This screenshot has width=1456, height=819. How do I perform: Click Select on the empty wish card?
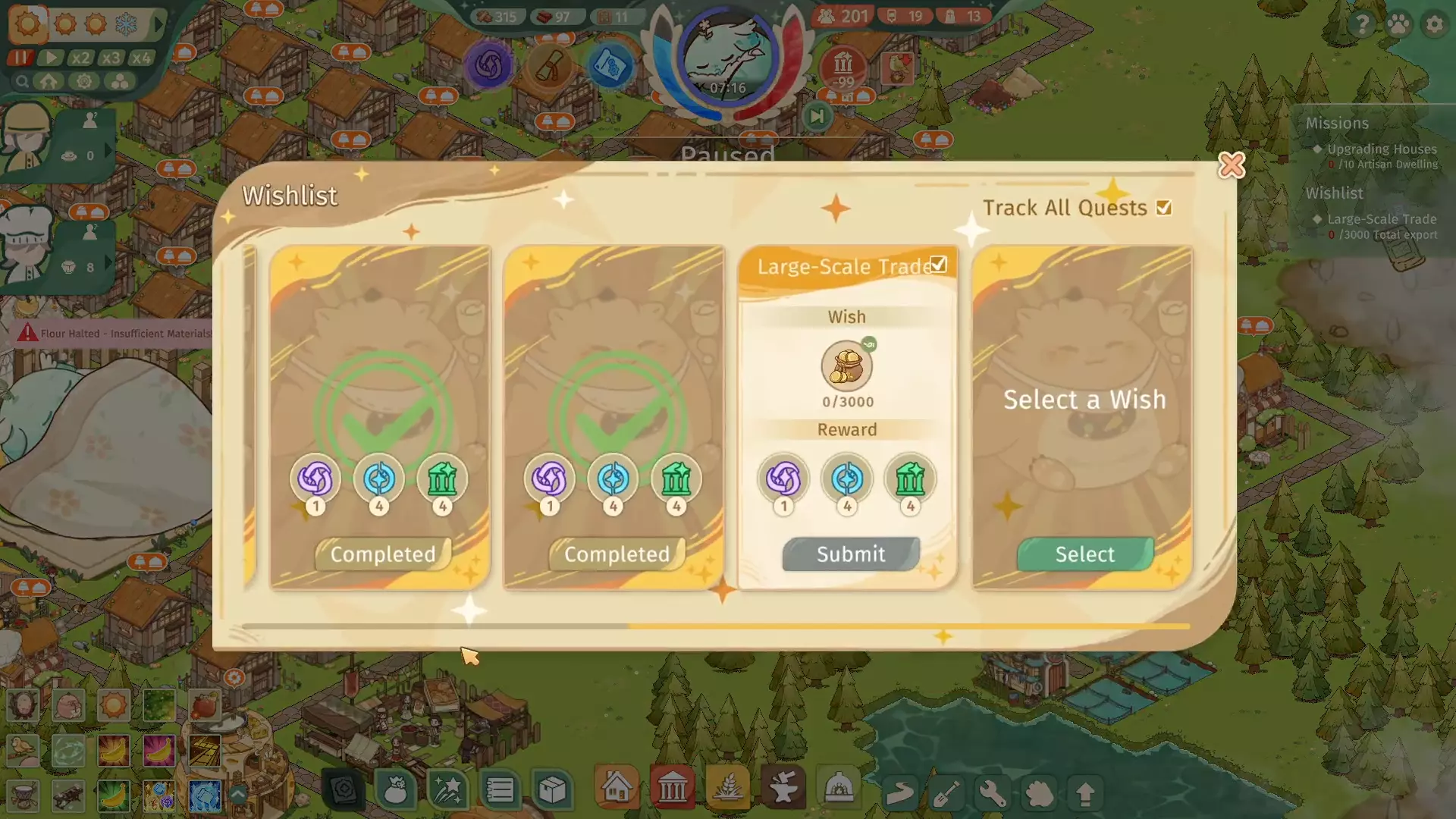click(x=1084, y=554)
